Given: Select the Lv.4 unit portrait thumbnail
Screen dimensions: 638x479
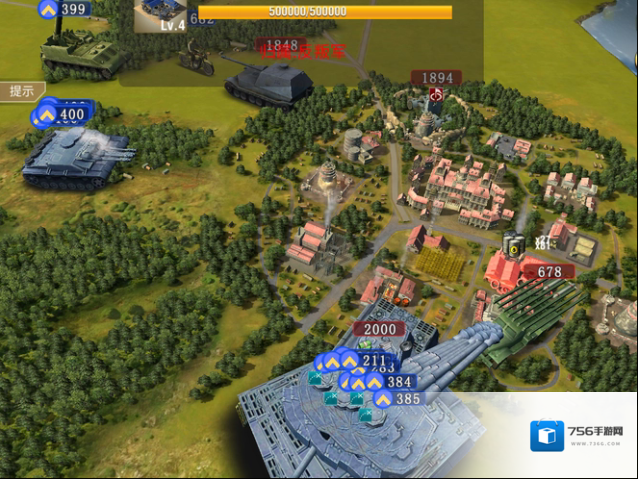Looking at the screenshot, I should (x=160, y=16).
